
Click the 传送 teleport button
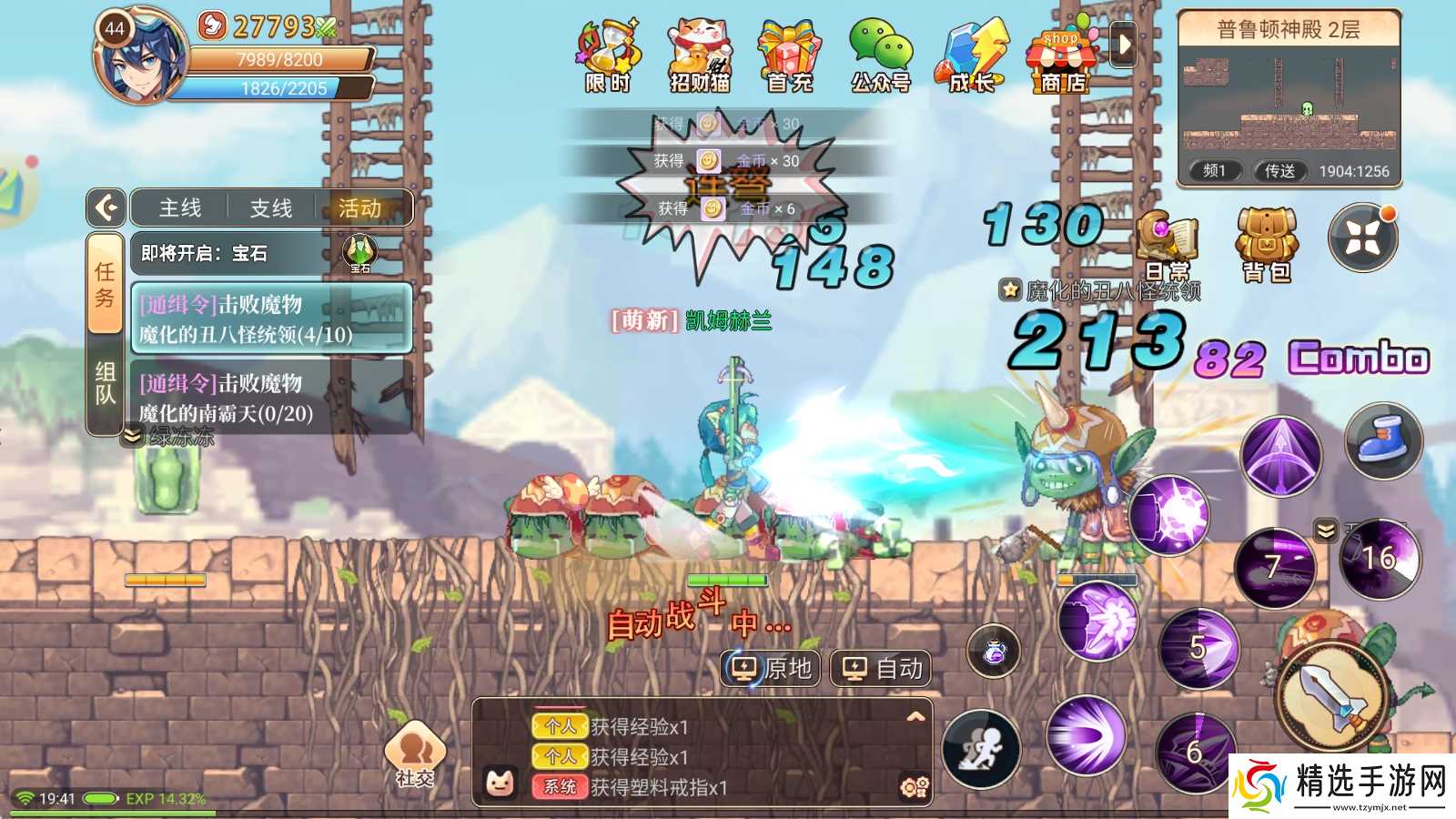point(1279,171)
